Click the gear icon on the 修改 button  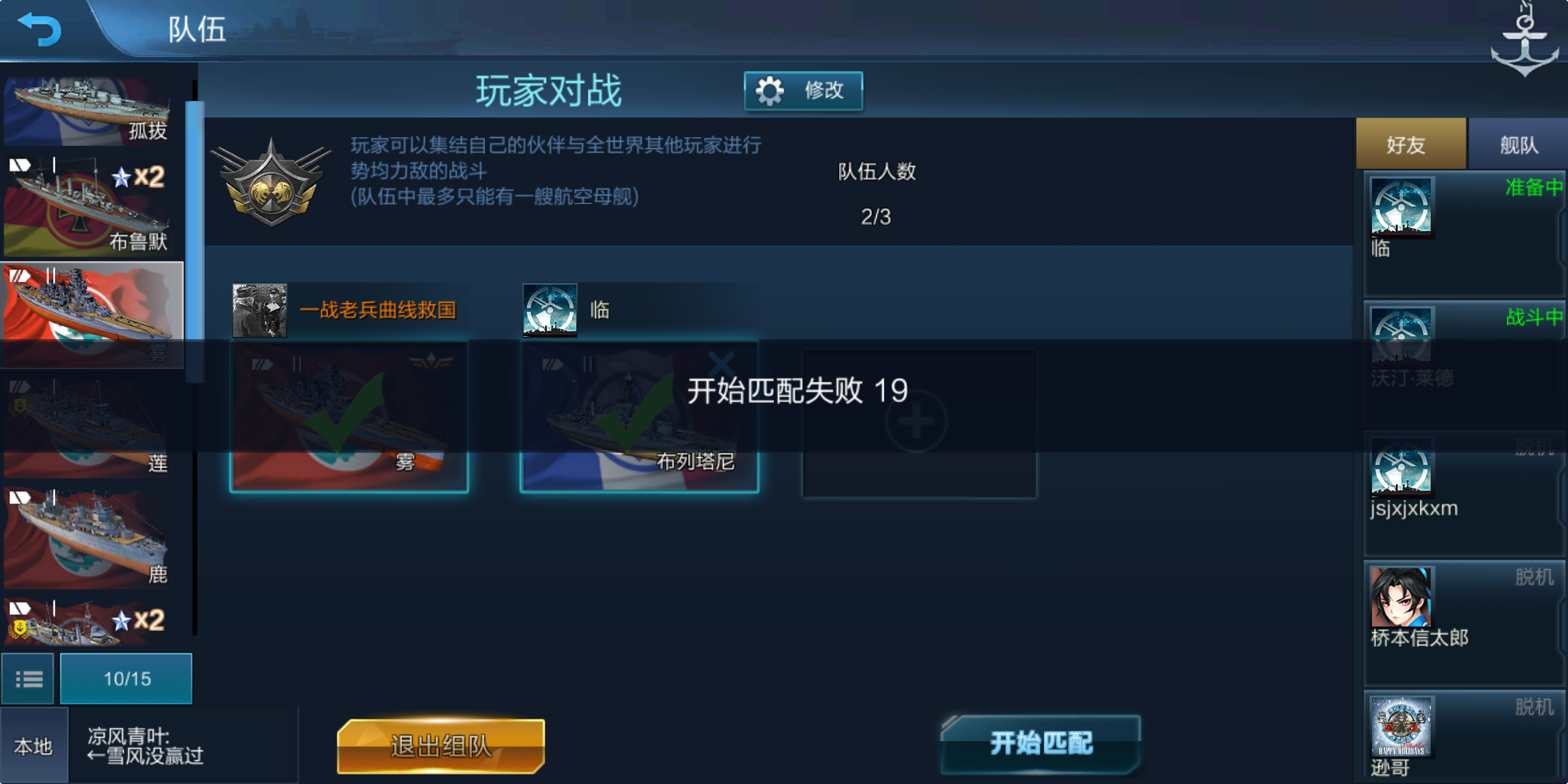pyautogui.click(x=769, y=90)
